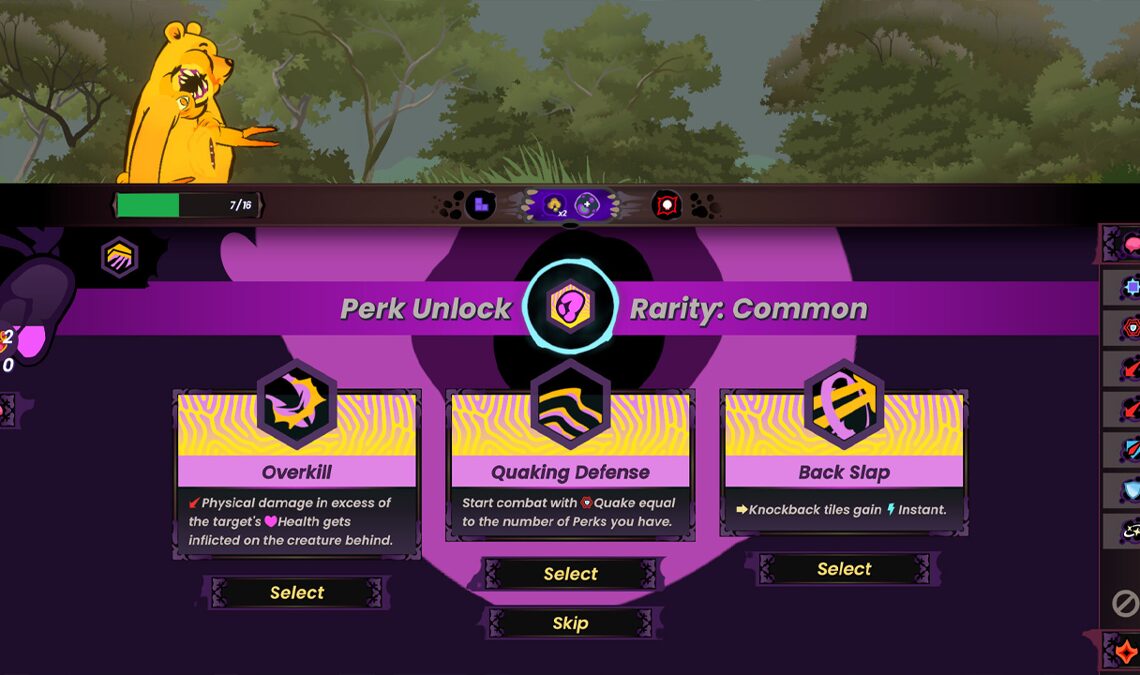Image resolution: width=1140 pixels, height=675 pixels.
Task: Select the red-framed skull icon
Action: 666,206
